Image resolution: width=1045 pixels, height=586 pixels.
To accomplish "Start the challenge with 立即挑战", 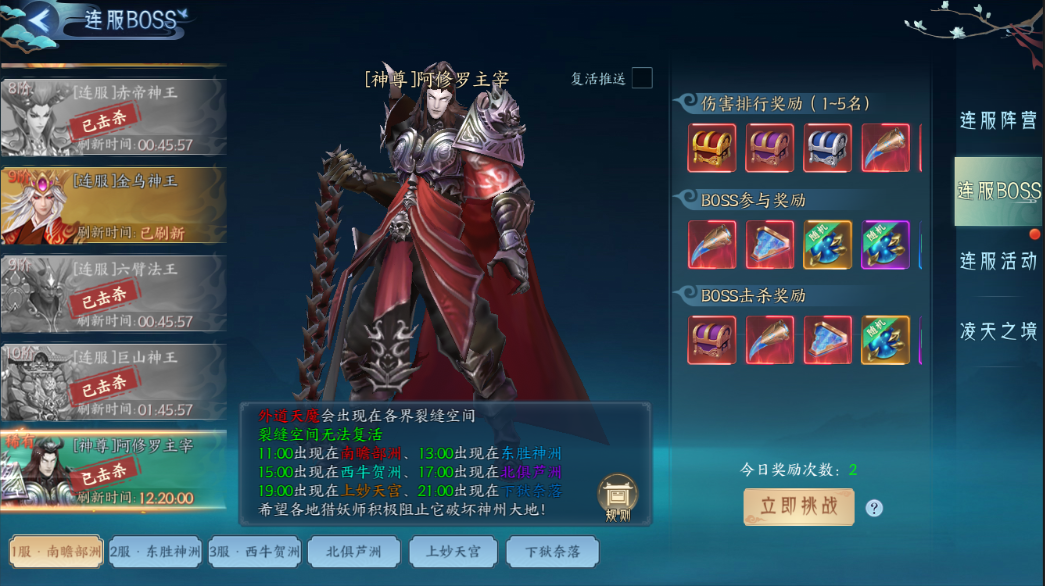I will [799, 506].
